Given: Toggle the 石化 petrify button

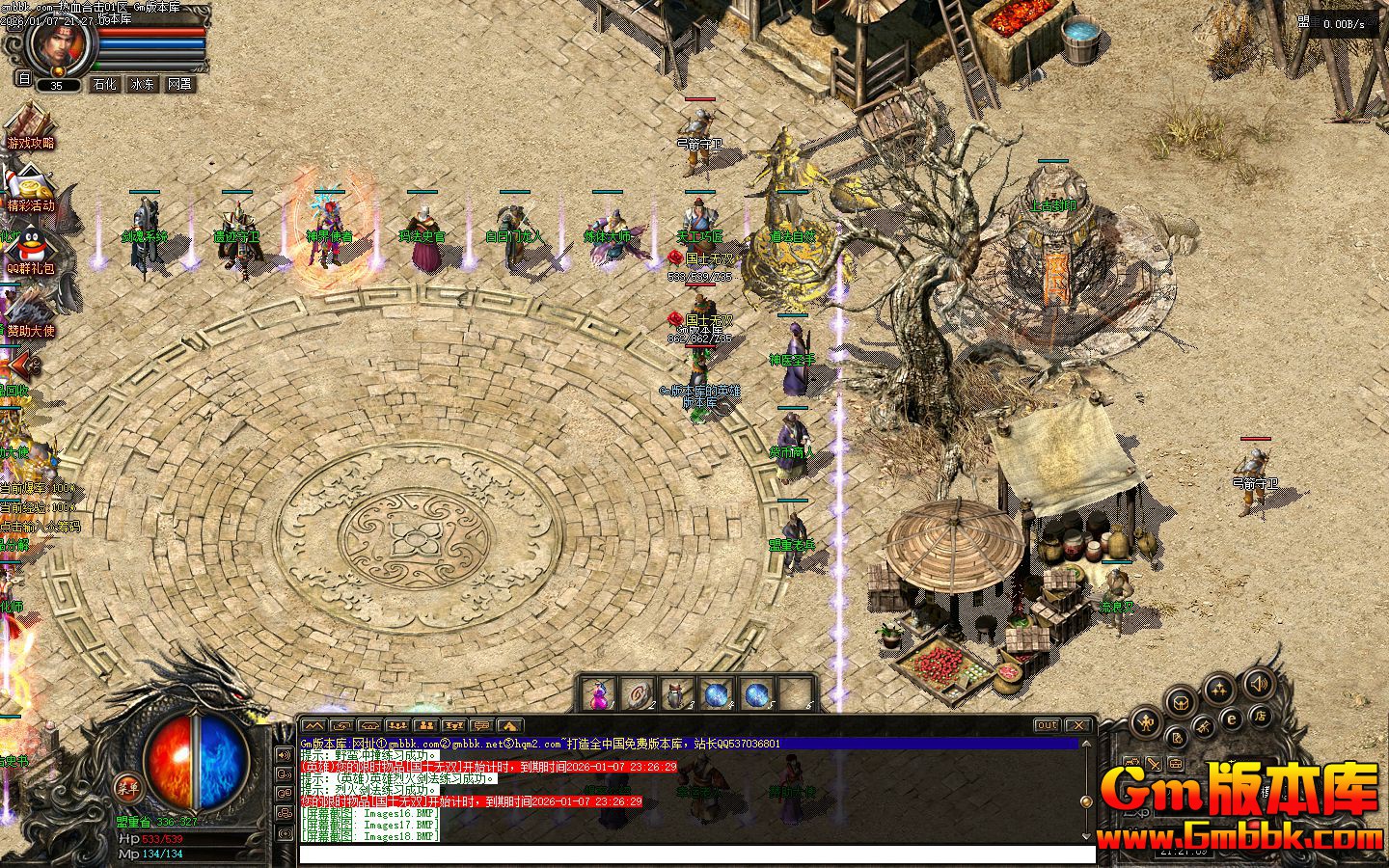Looking at the screenshot, I should pos(104,85).
